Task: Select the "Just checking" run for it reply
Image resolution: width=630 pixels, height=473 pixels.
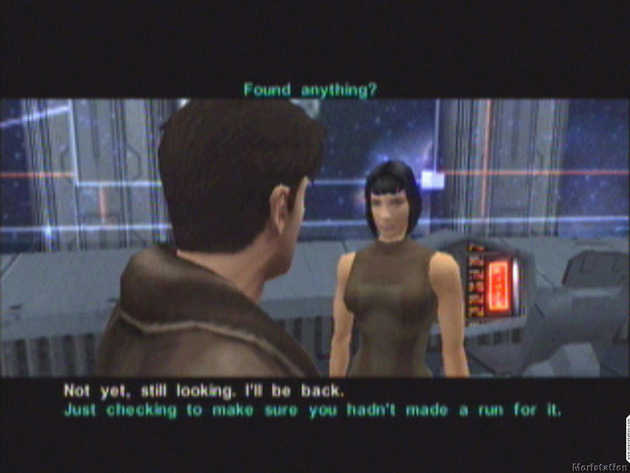Action: [312, 410]
